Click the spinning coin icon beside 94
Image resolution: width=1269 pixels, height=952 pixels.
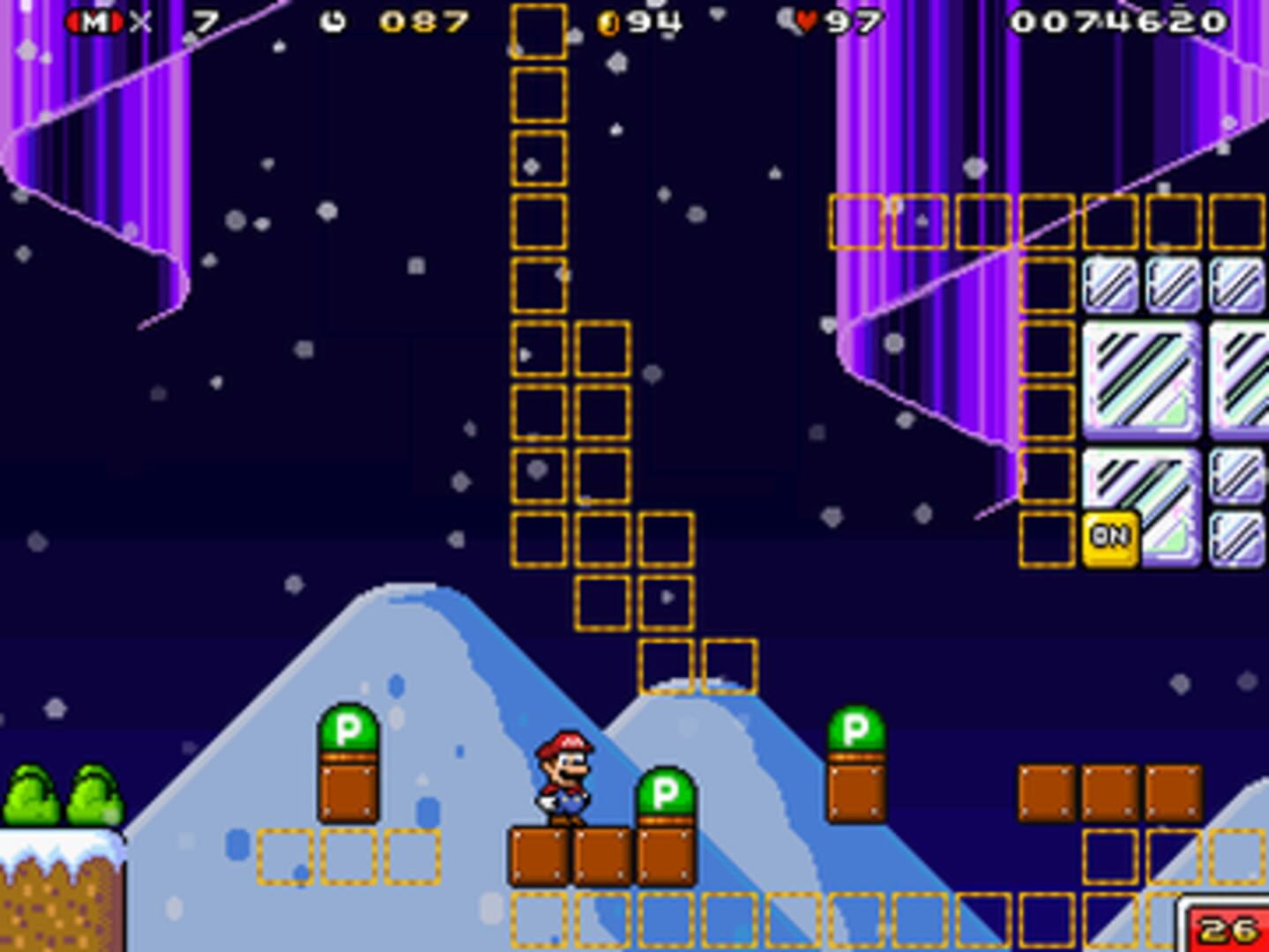click(608, 22)
